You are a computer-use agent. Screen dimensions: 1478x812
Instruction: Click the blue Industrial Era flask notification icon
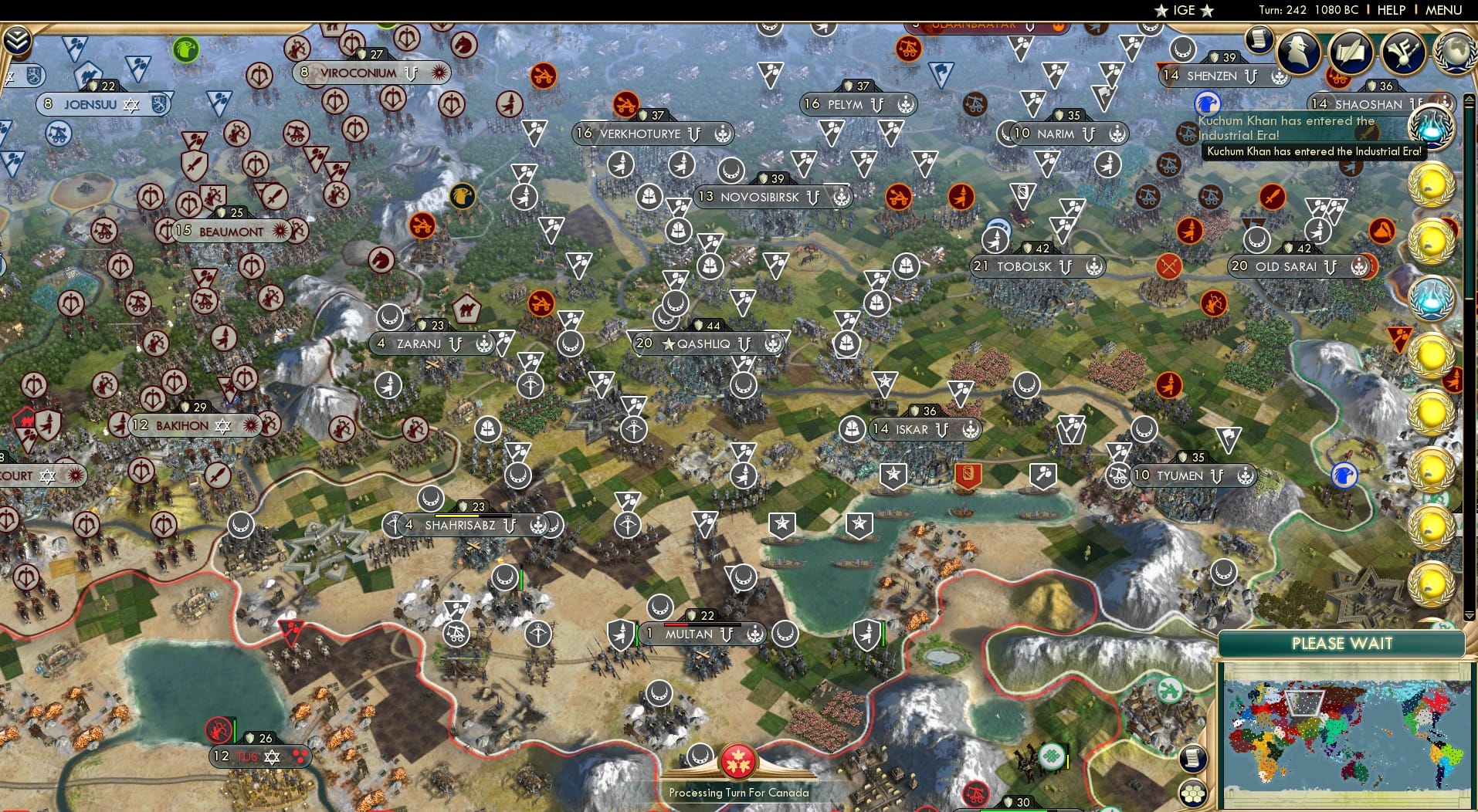tap(1433, 128)
